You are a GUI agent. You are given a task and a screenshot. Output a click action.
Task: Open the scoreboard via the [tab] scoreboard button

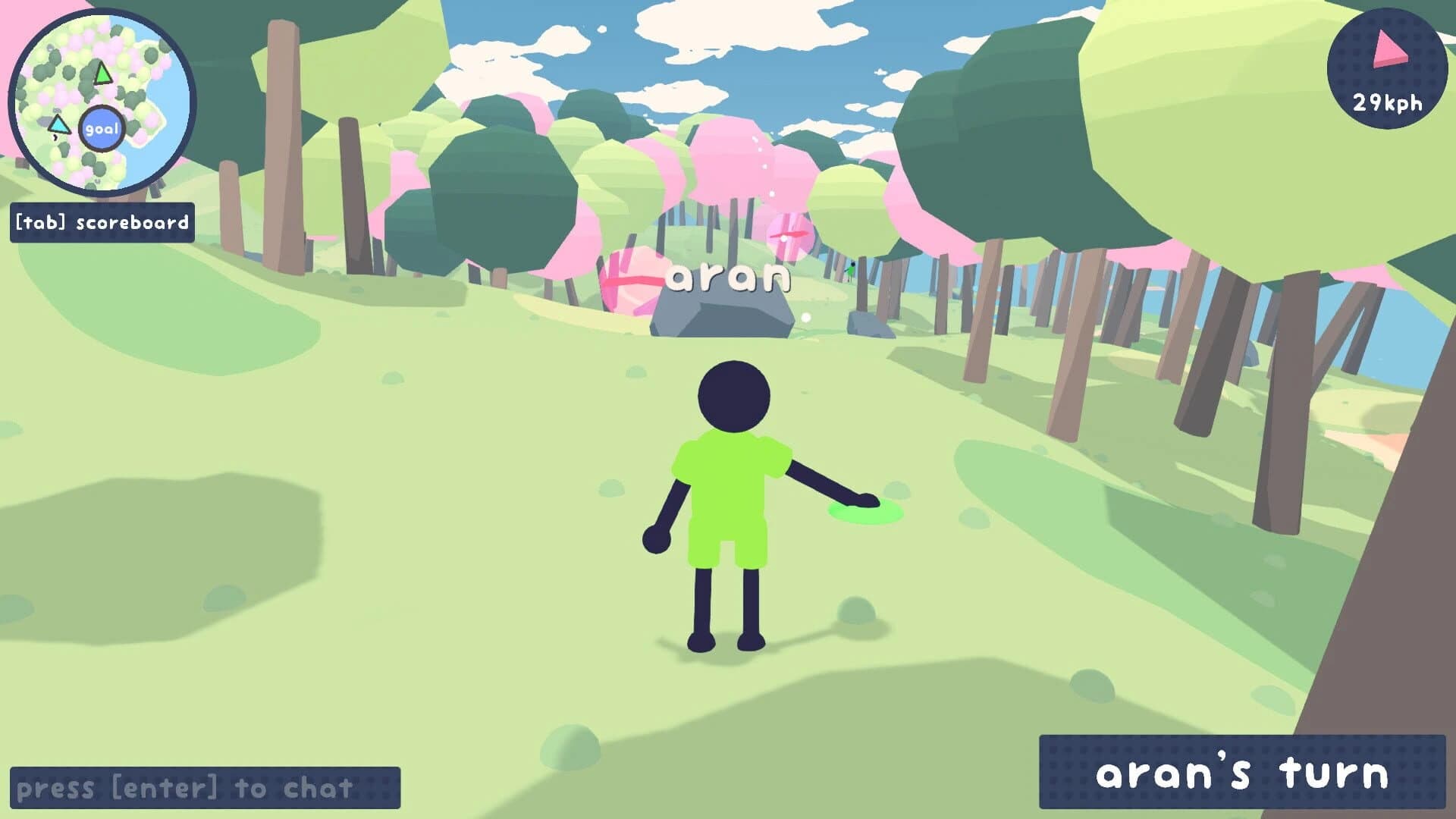pos(101,222)
